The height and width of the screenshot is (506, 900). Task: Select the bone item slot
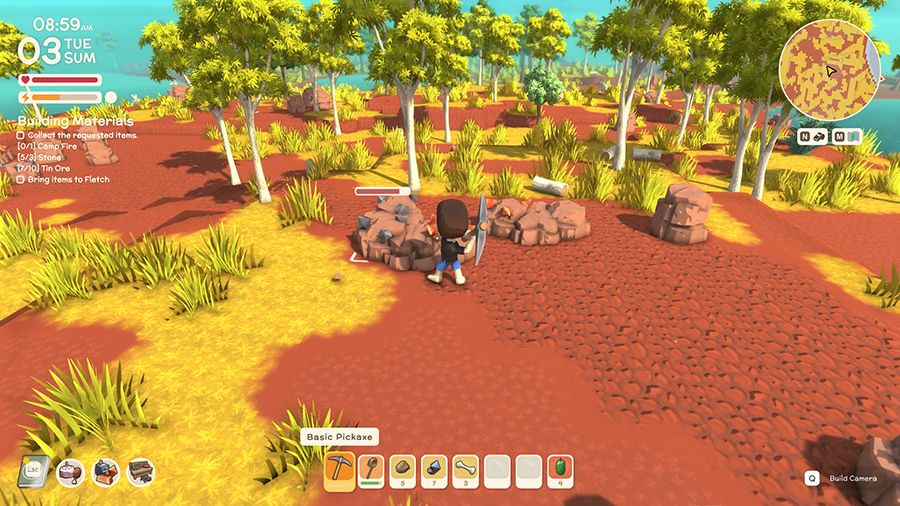point(466,470)
